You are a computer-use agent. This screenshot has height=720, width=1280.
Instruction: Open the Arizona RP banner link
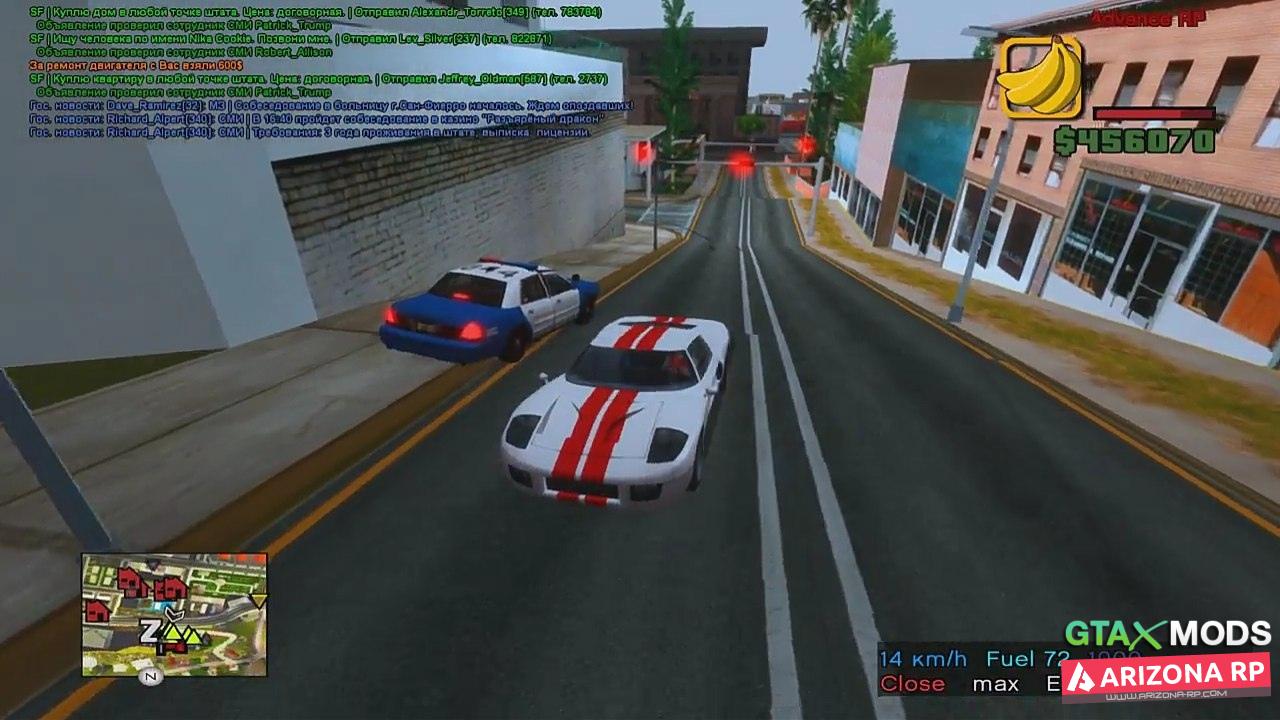1165,676
